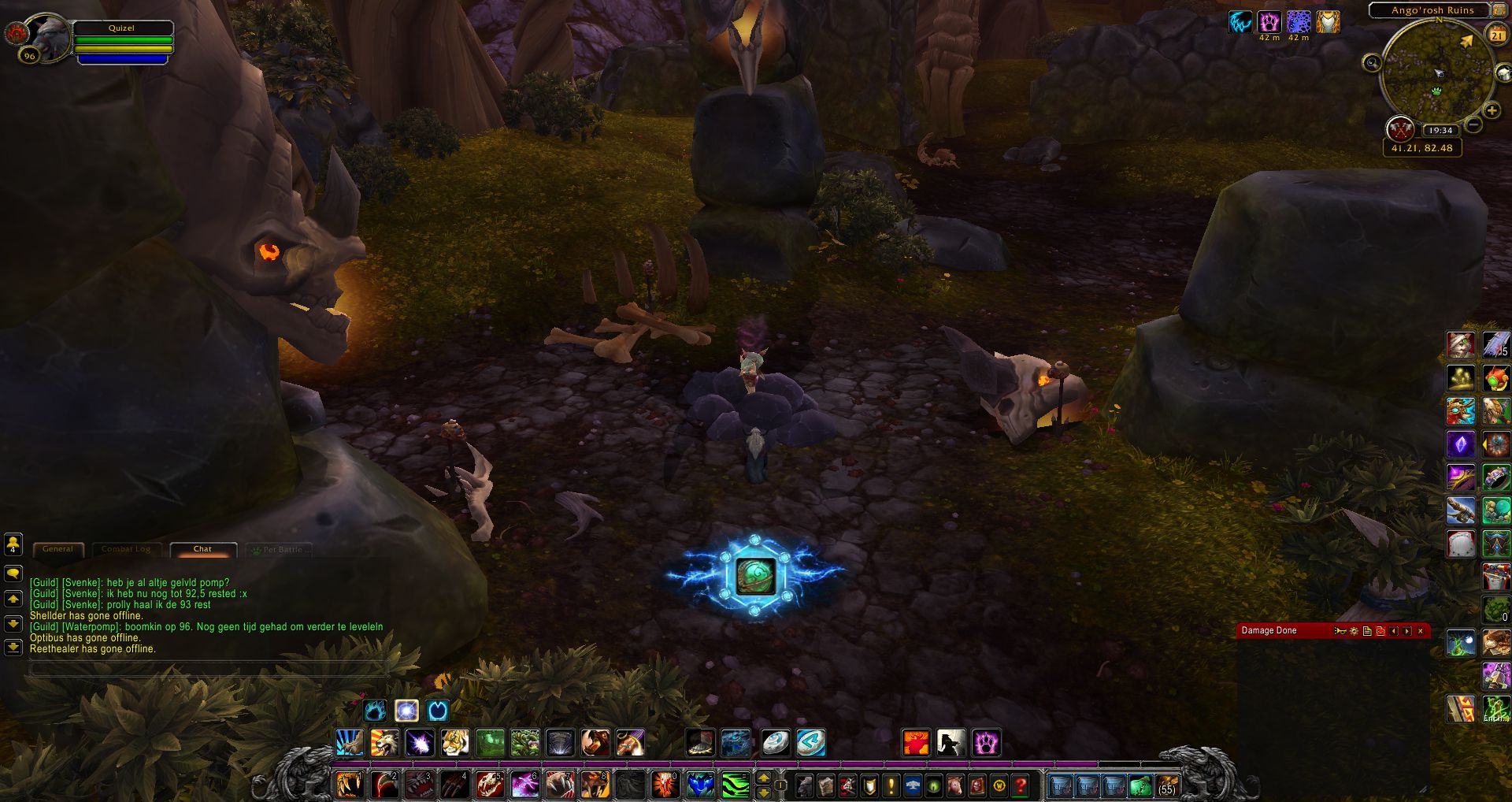The image size is (1512, 802).
Task: Activate the claw ability in action slot 1
Action: (350, 785)
